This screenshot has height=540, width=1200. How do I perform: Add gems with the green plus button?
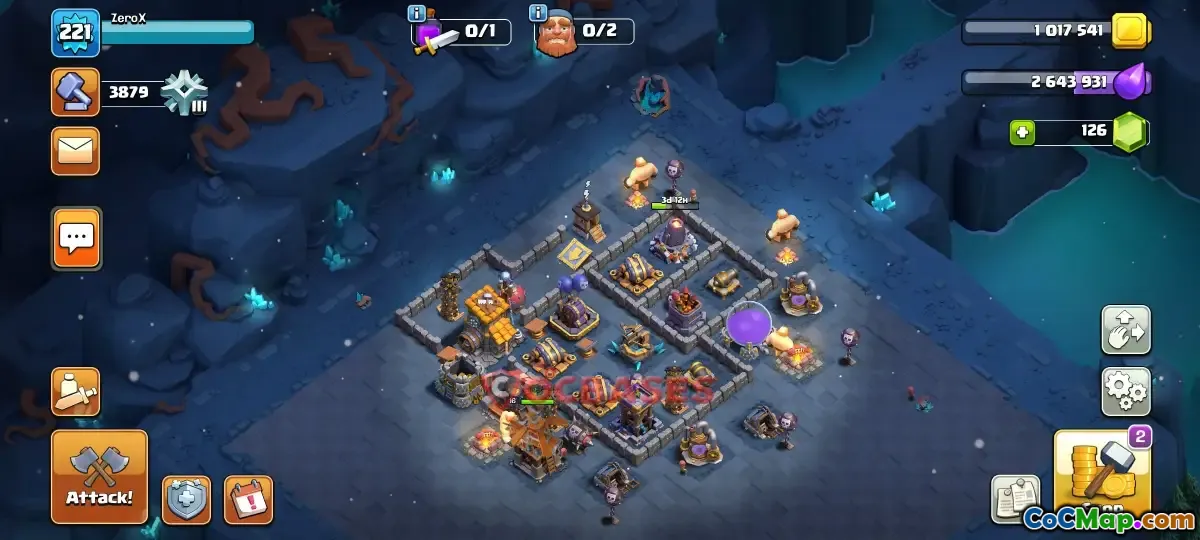[1021, 131]
